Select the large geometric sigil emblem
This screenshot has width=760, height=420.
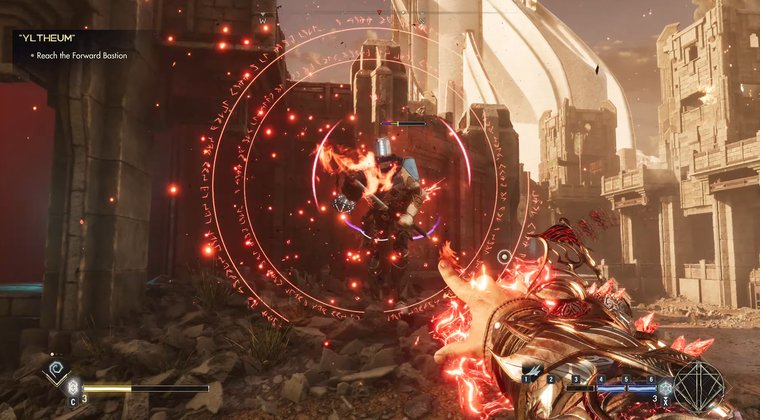pos(698,385)
